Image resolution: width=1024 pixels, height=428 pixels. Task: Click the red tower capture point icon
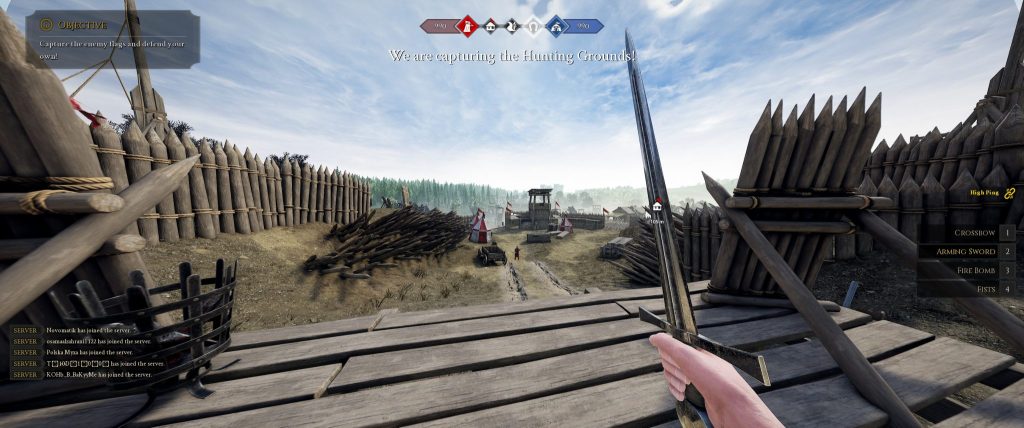point(466,26)
